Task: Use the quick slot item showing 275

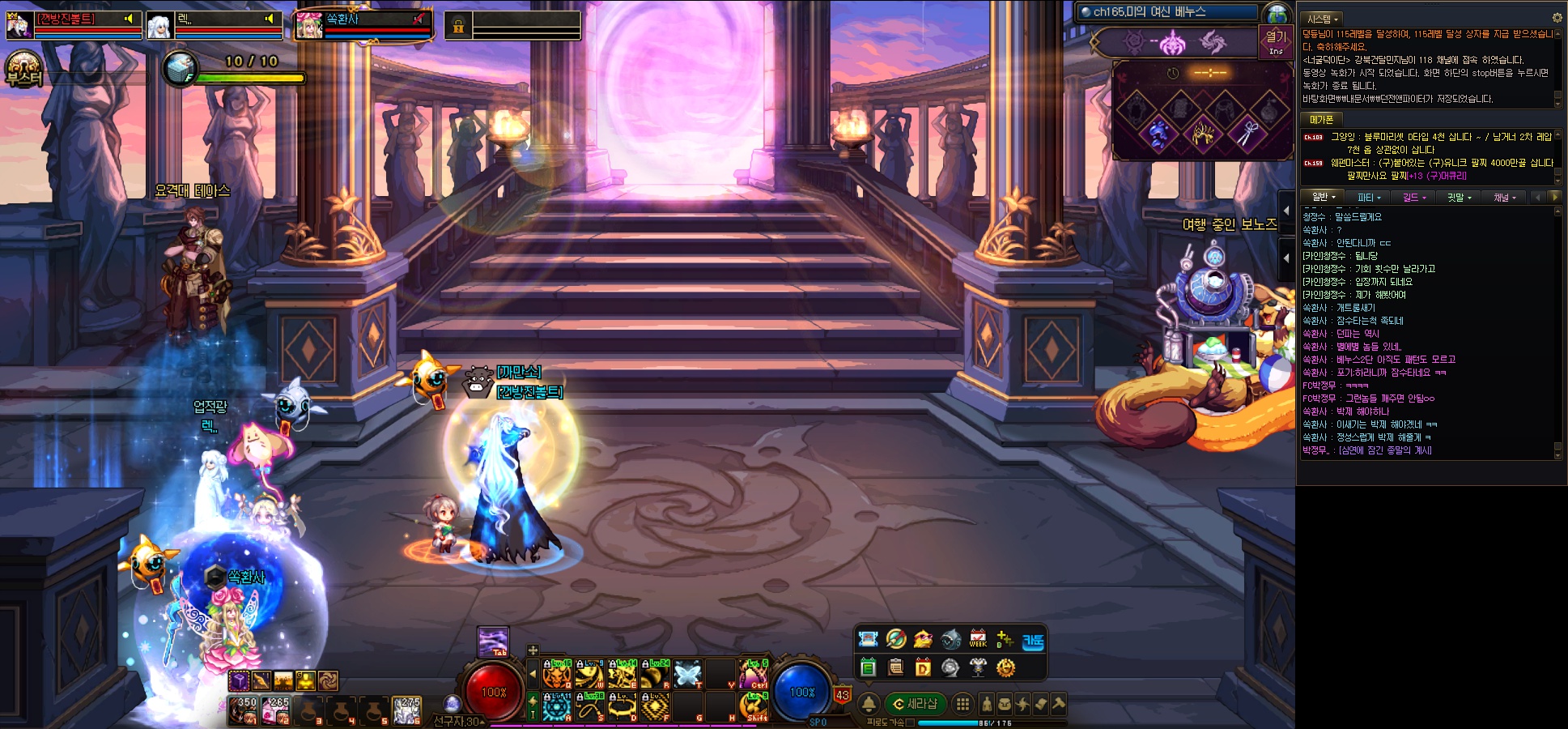Action: point(406,710)
